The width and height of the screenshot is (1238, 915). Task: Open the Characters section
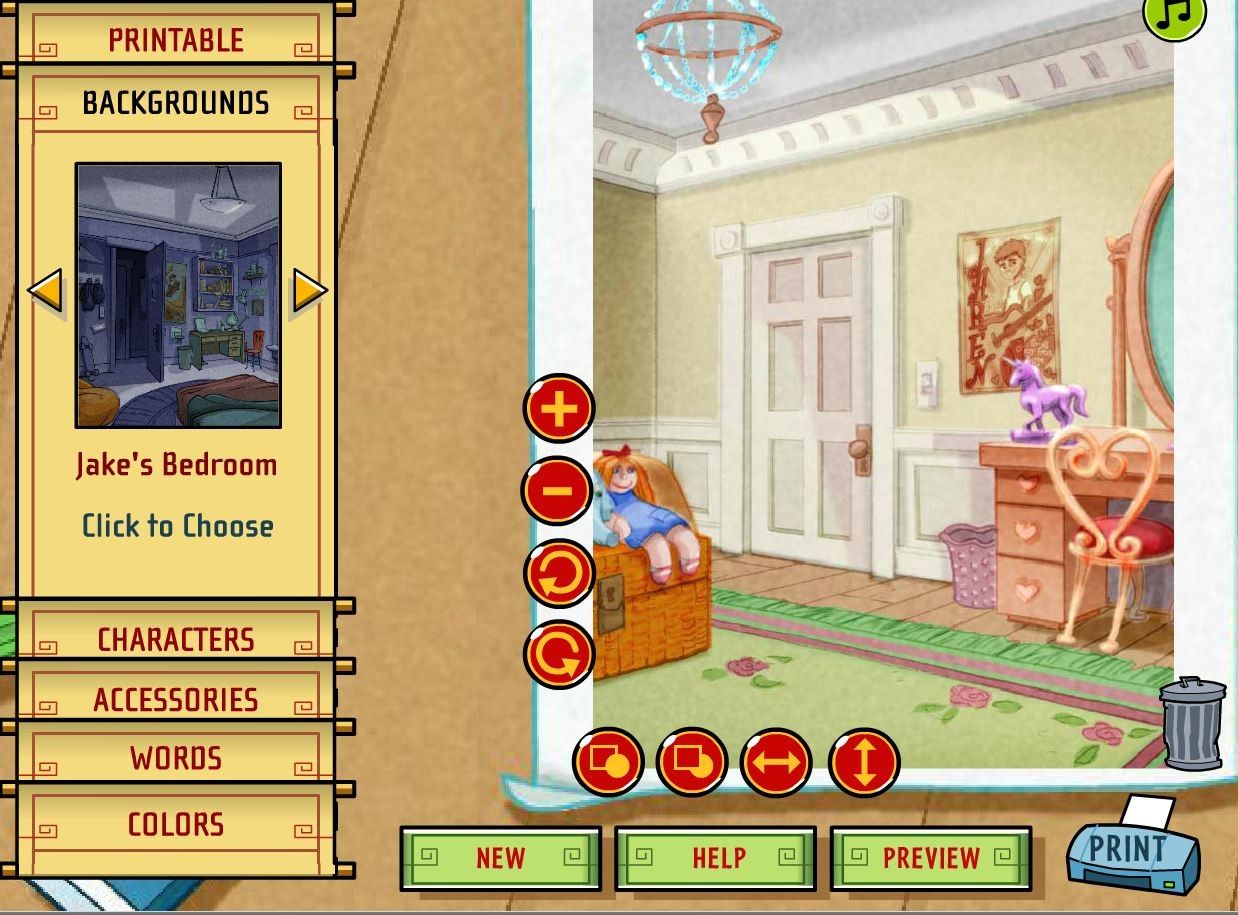[x=176, y=639]
